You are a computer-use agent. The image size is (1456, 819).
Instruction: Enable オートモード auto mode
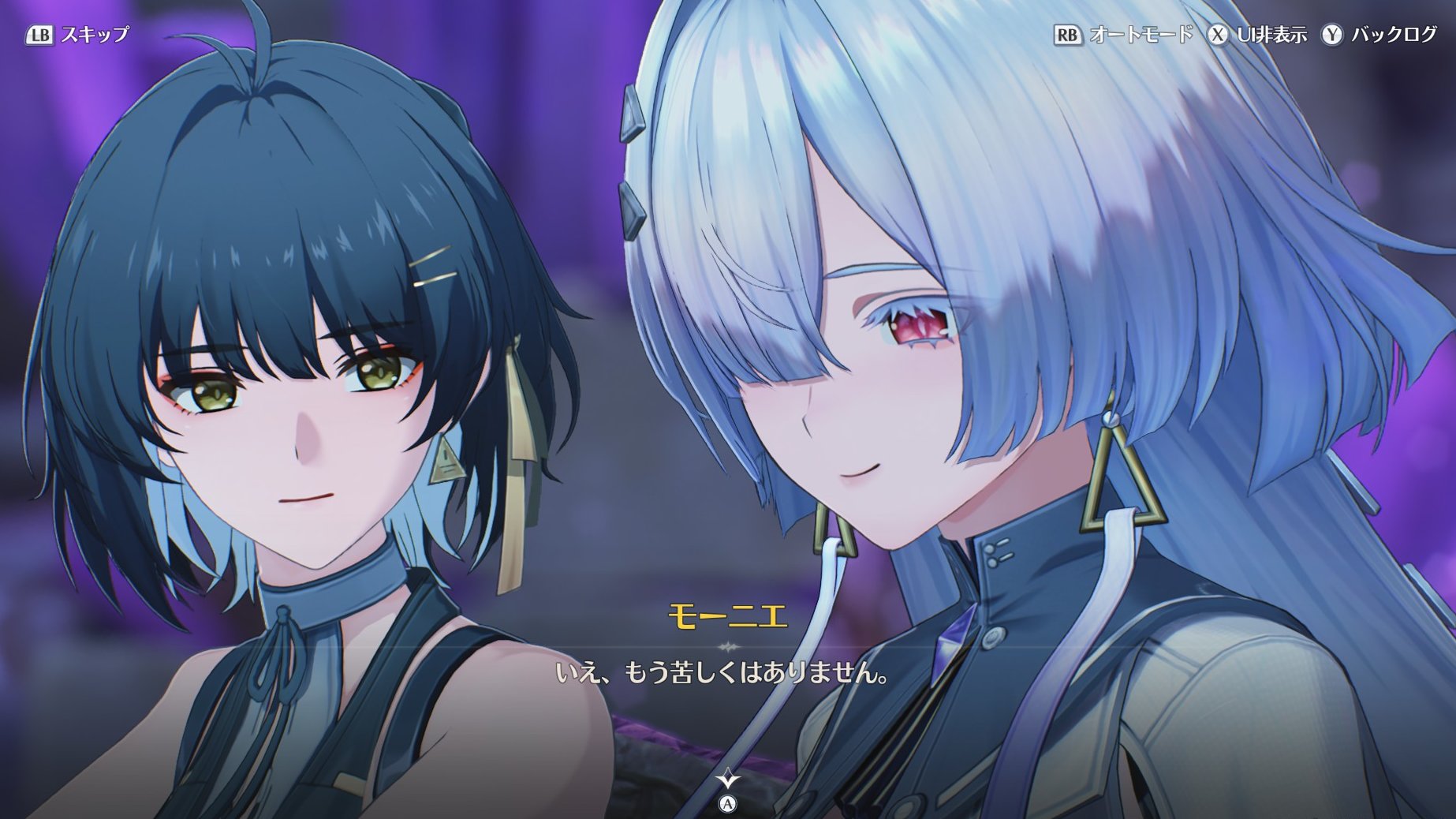1124,35
